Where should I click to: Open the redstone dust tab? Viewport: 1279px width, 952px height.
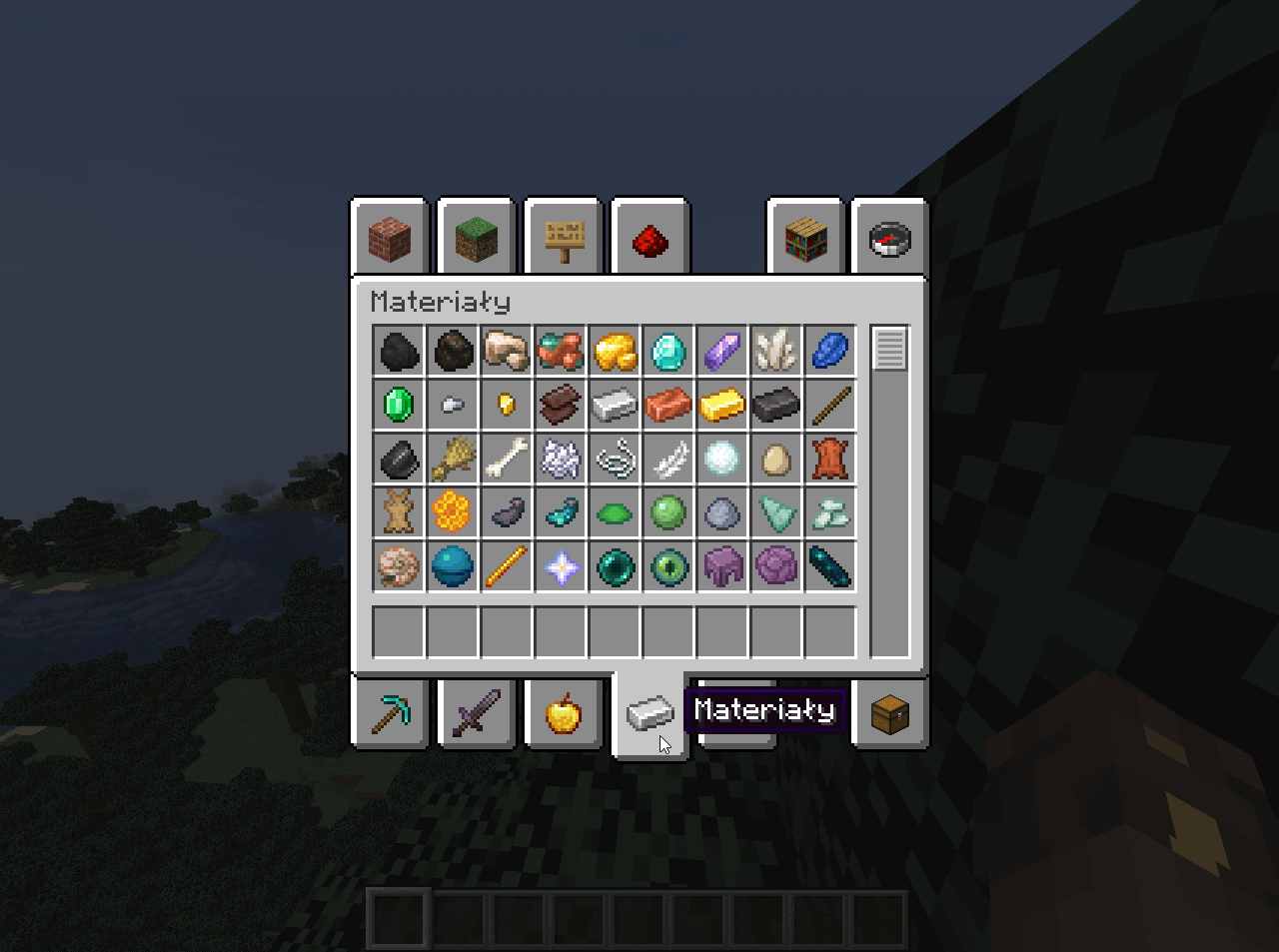click(x=650, y=239)
